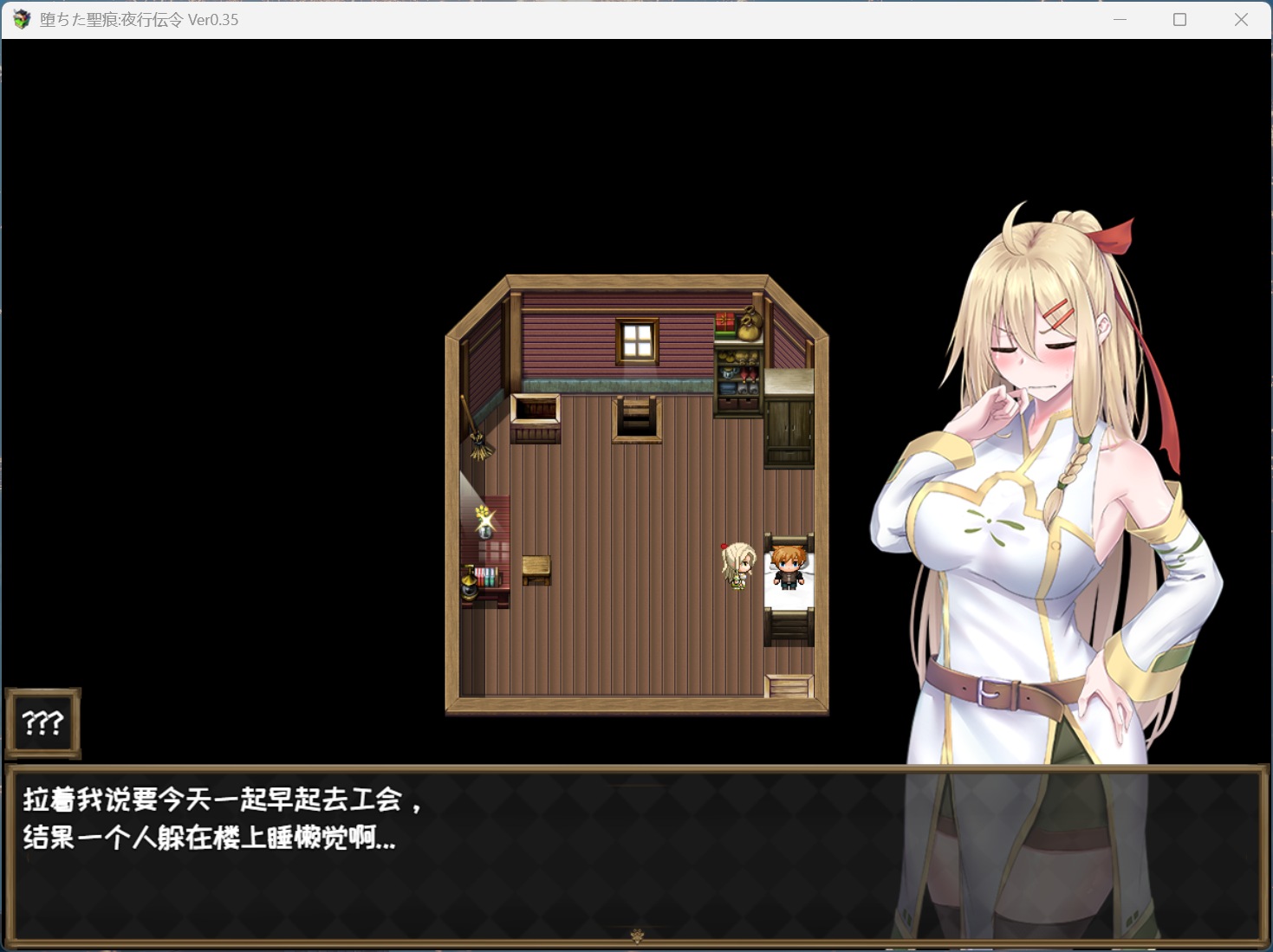This screenshot has width=1273, height=952.
Task: Click the colored books on the desk shelf
Action: [x=486, y=574]
